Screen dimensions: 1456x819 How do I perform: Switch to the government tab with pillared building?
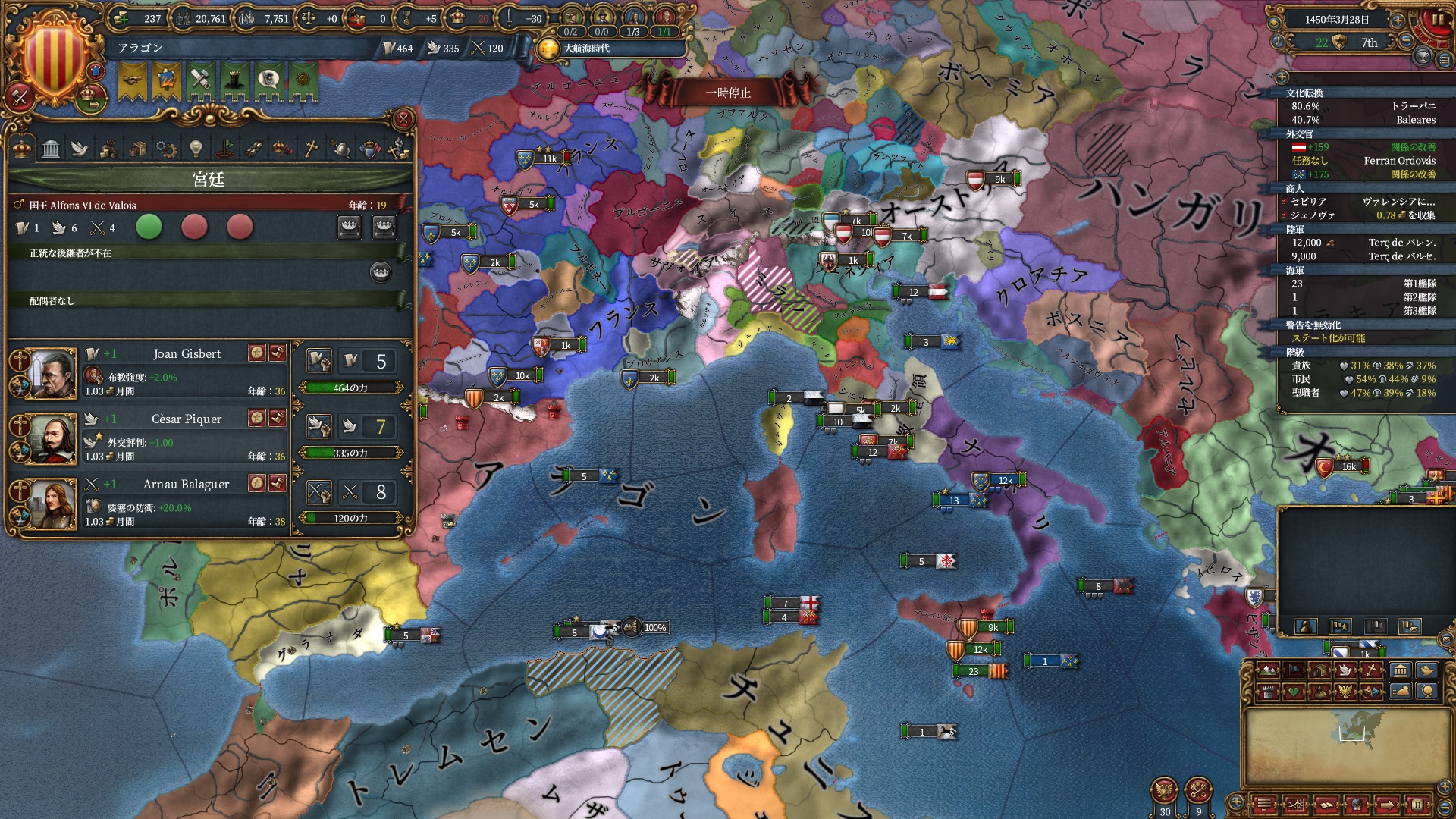pyautogui.click(x=51, y=149)
